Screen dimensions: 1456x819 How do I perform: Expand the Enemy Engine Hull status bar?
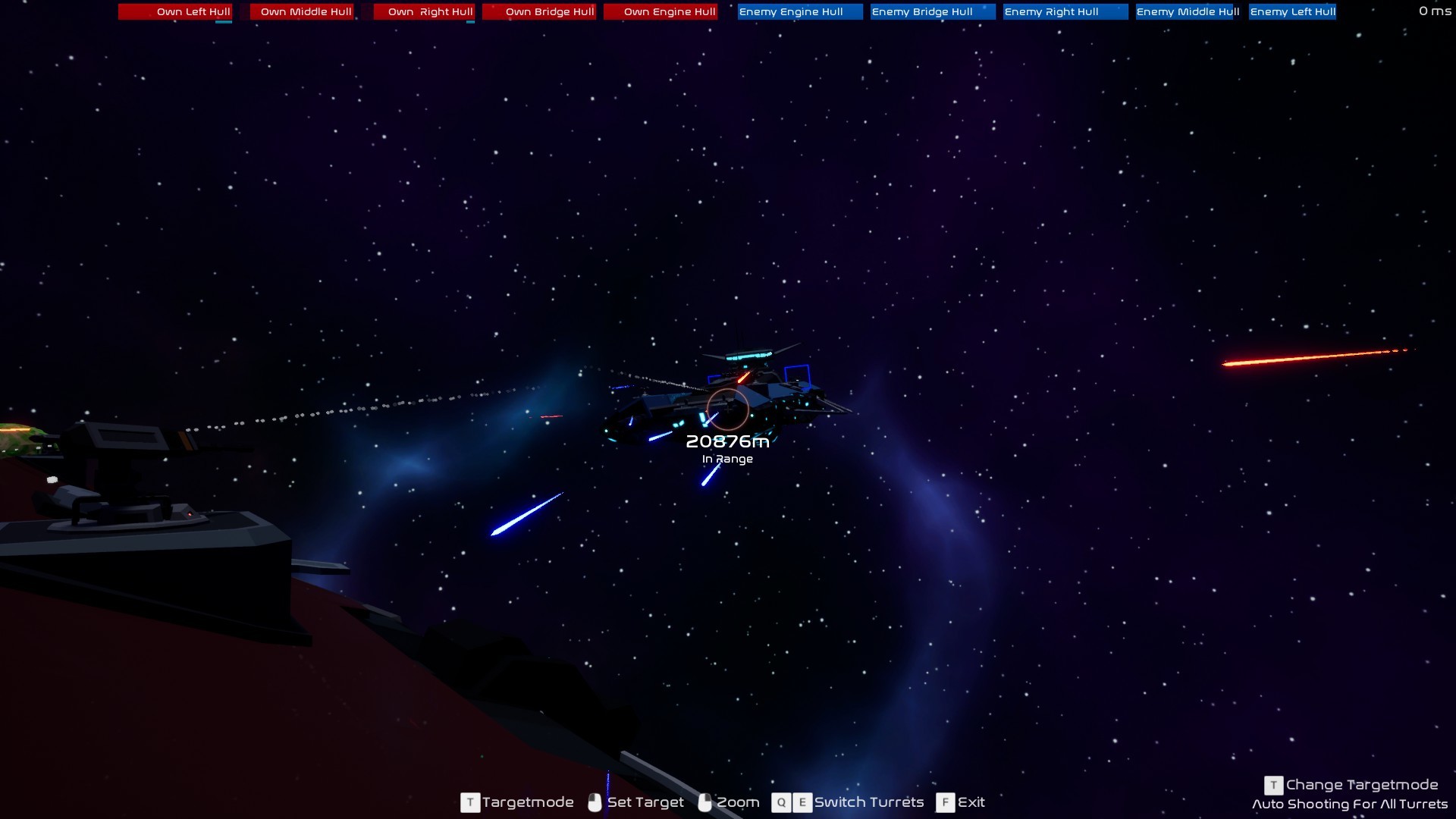click(x=799, y=12)
